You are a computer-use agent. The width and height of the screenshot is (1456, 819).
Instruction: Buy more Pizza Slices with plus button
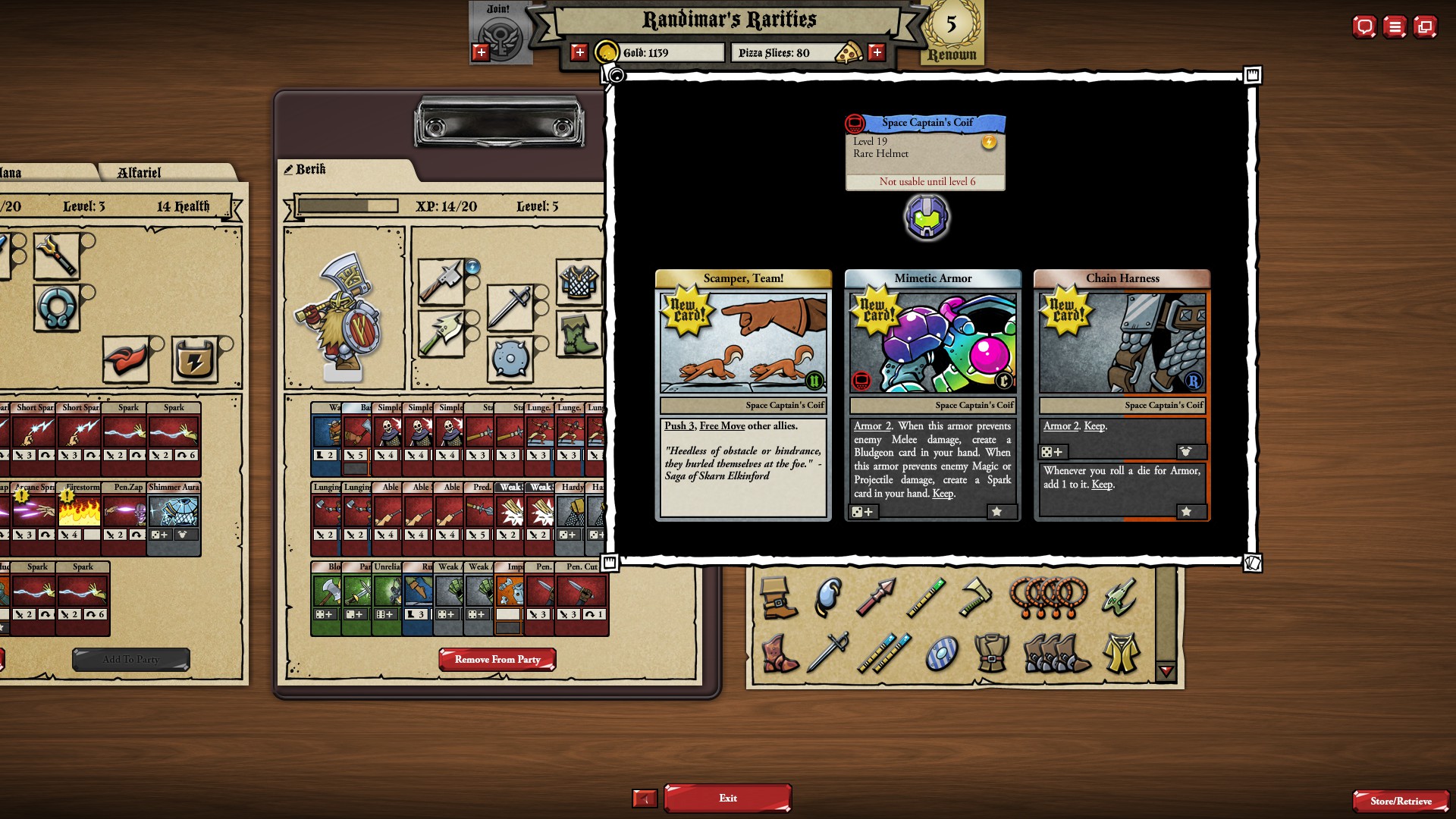[x=877, y=52]
